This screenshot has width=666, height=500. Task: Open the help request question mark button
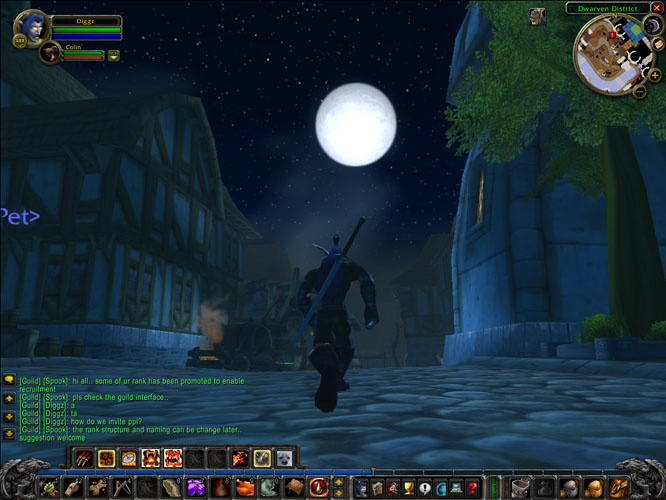point(472,488)
